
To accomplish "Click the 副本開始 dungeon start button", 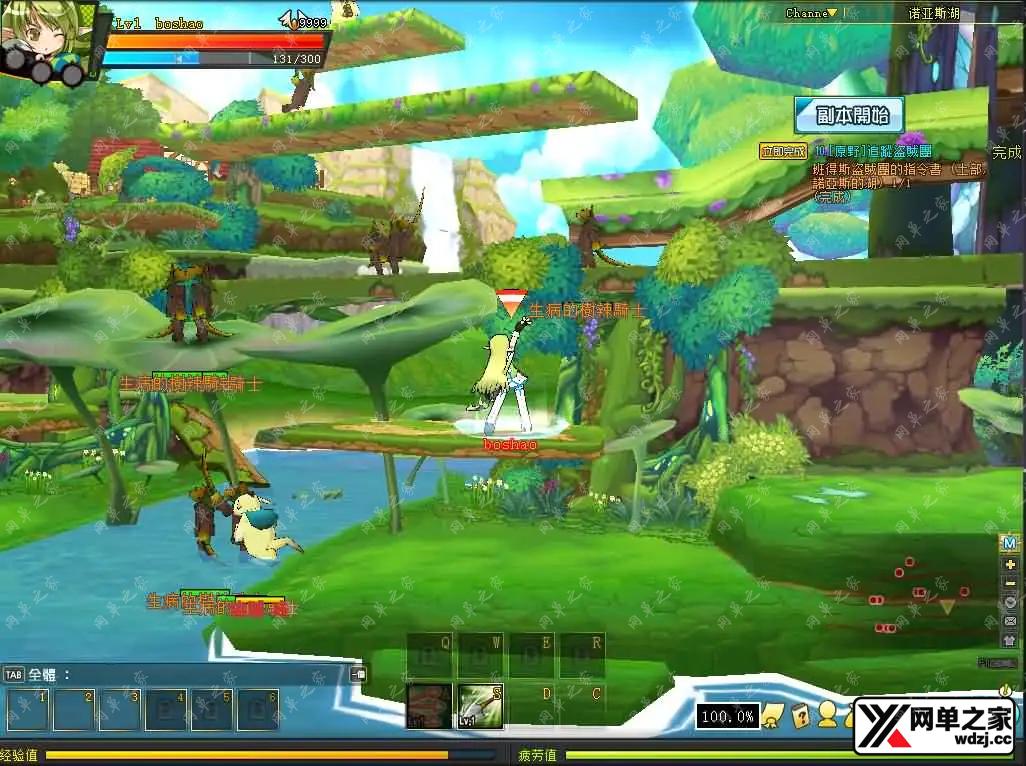I will tap(849, 115).
